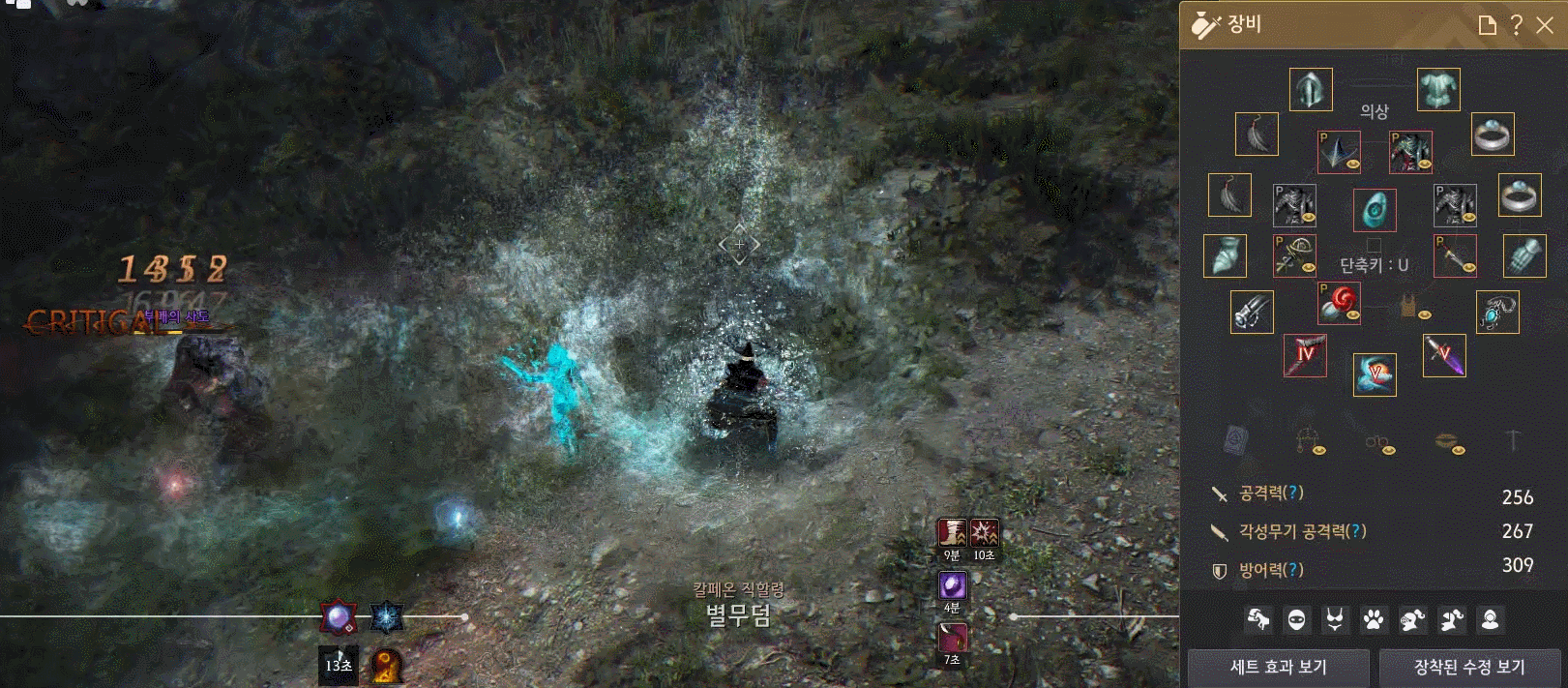Select the teal alchemy stone slot
Viewport: 1568px width, 688px height.
(x=1375, y=210)
